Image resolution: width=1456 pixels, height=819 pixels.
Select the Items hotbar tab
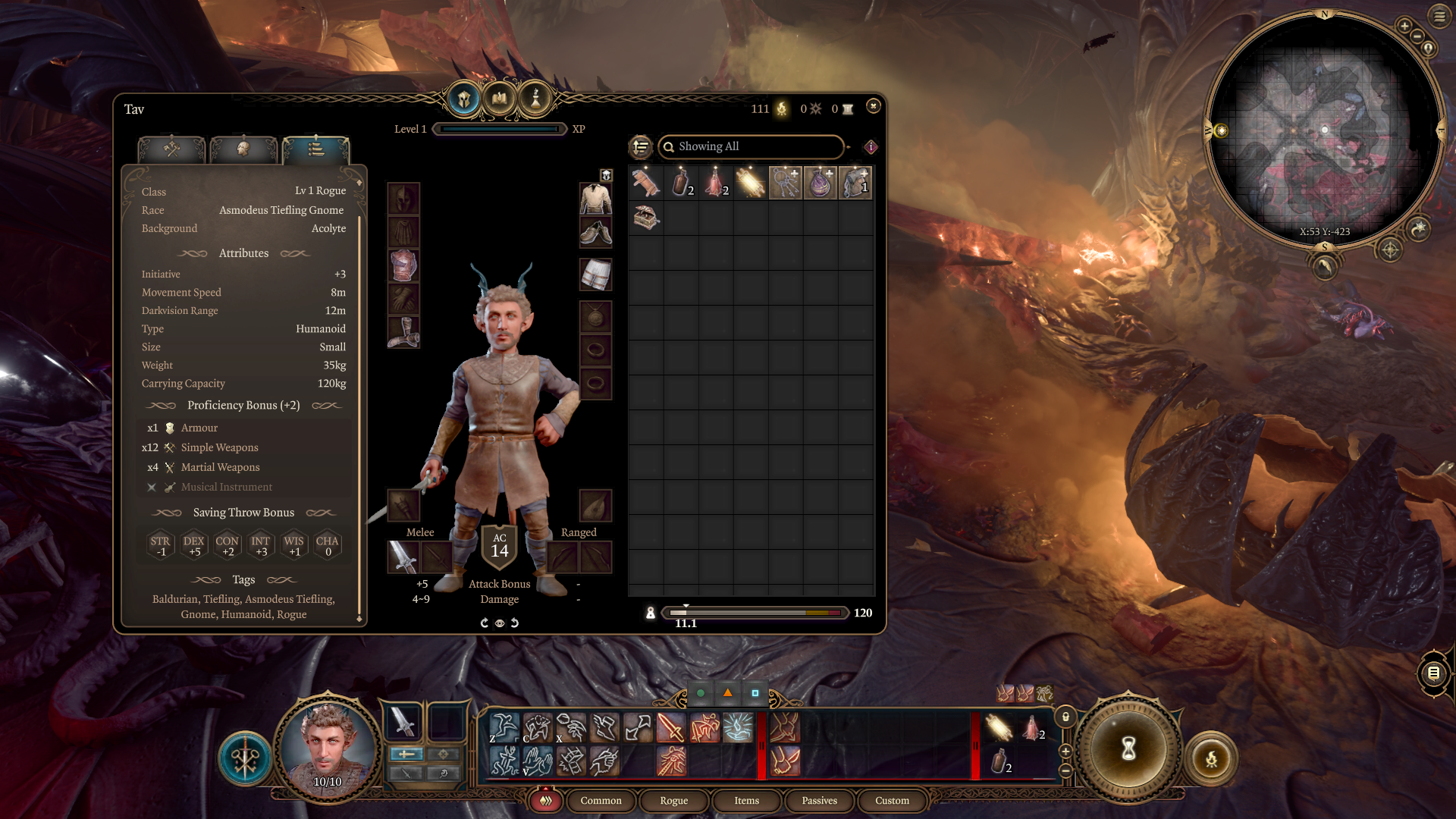[746, 801]
